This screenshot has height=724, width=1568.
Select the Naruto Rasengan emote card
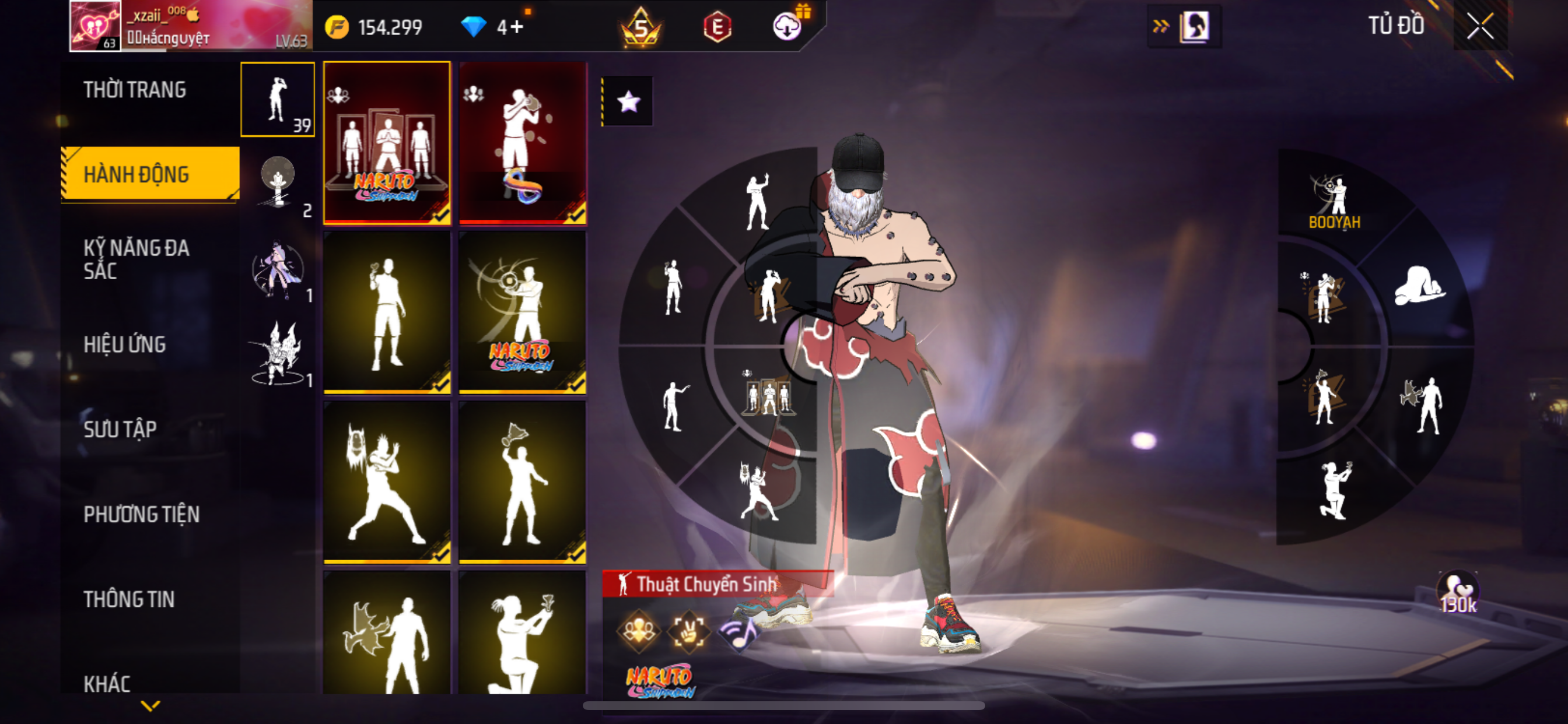click(522, 312)
